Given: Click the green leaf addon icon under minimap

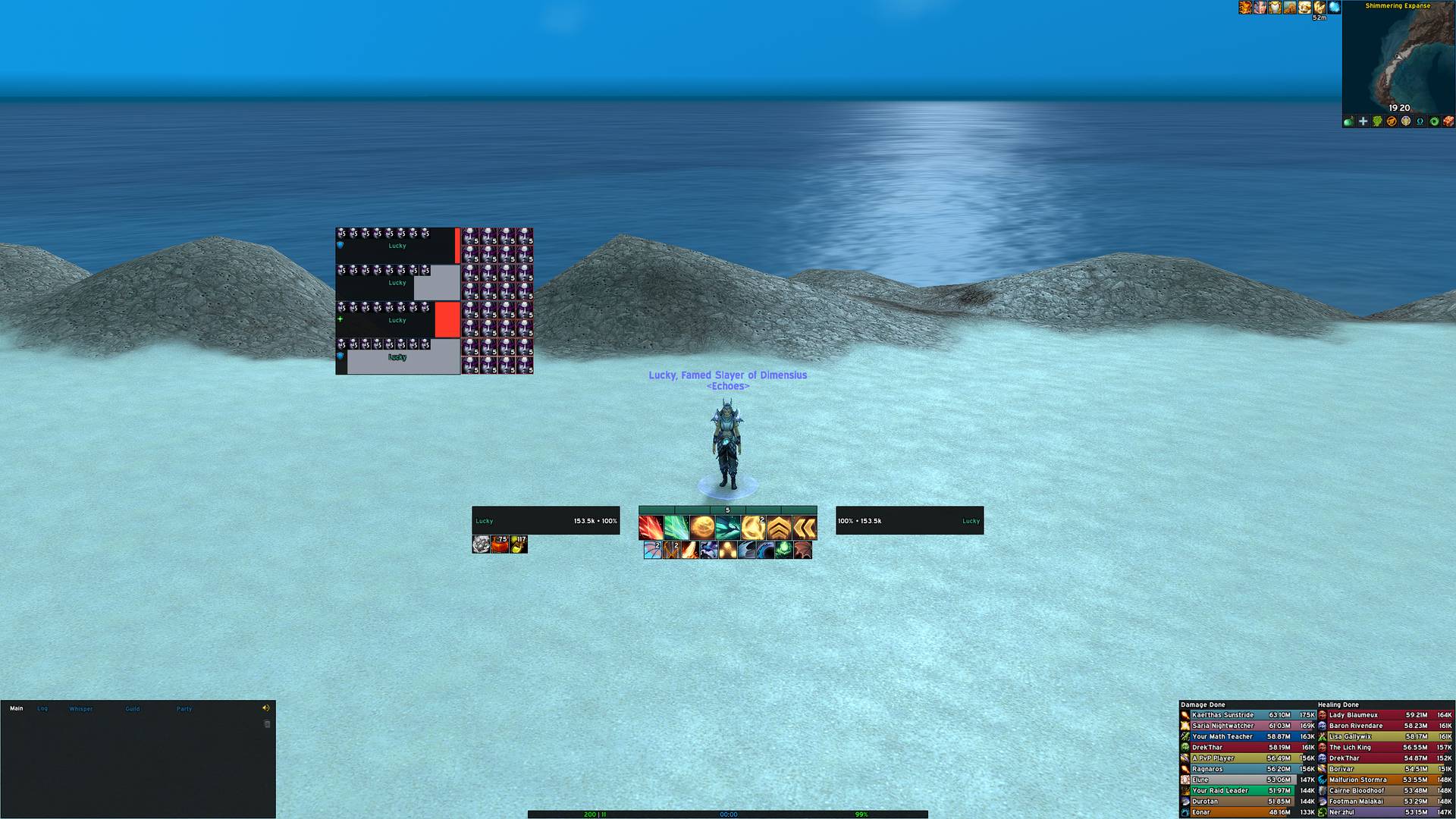Looking at the screenshot, I should pyautogui.click(x=1376, y=123).
